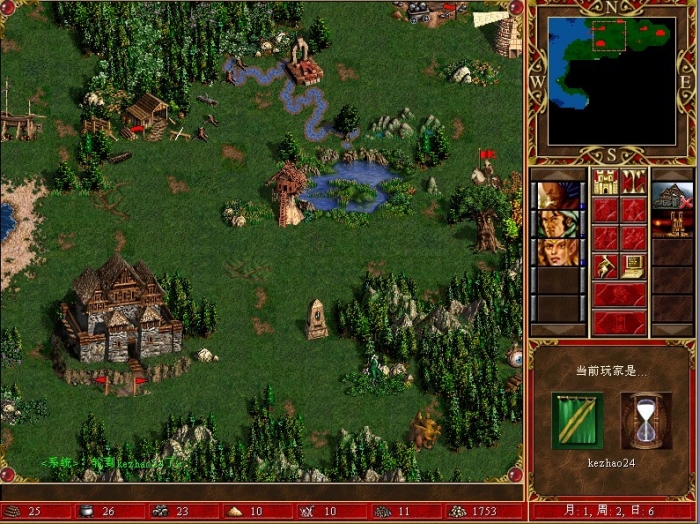Click the greyed-out End Turn button
The height and width of the screenshot is (524, 700).
pos(619,322)
